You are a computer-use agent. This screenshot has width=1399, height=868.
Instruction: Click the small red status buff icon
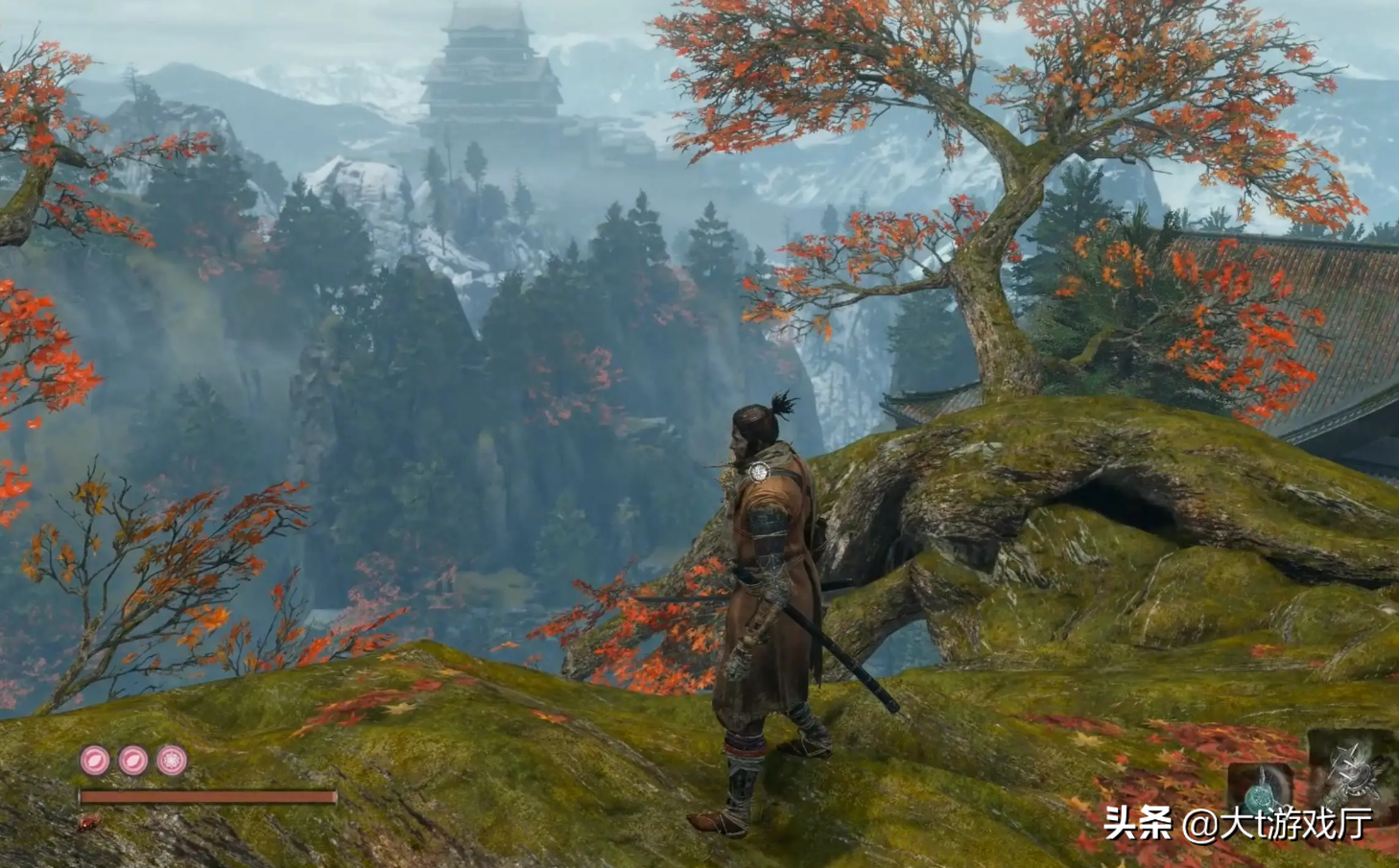point(90,822)
